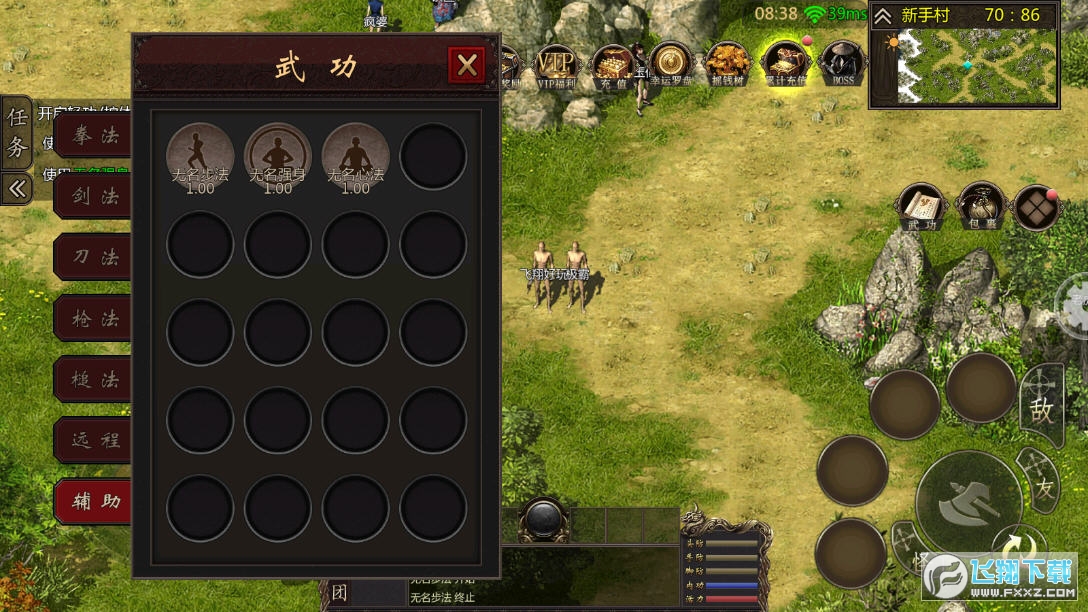Screen dimensions: 1088x612
Task: Switch to the 拳法 category tab
Action: click(x=93, y=136)
